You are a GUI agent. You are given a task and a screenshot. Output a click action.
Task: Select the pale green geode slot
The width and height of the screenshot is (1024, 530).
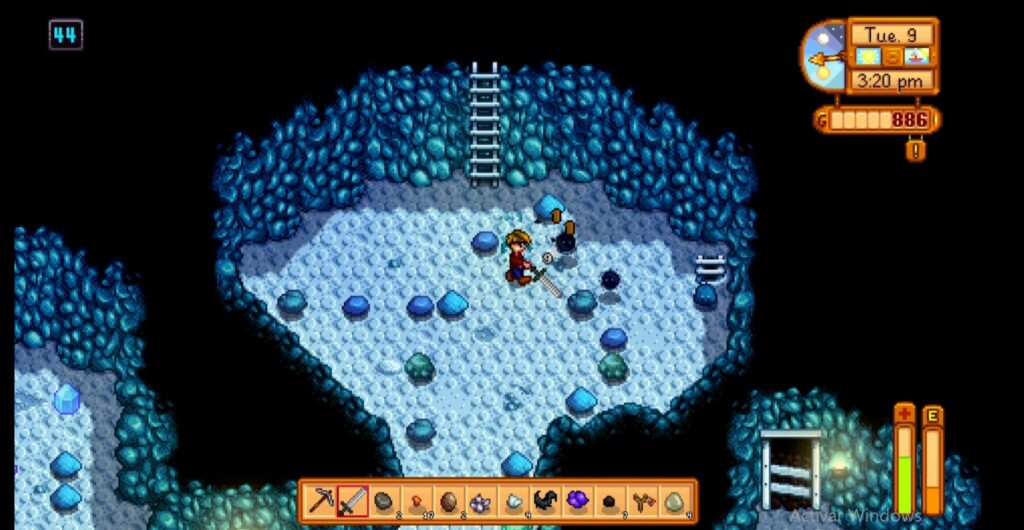675,500
